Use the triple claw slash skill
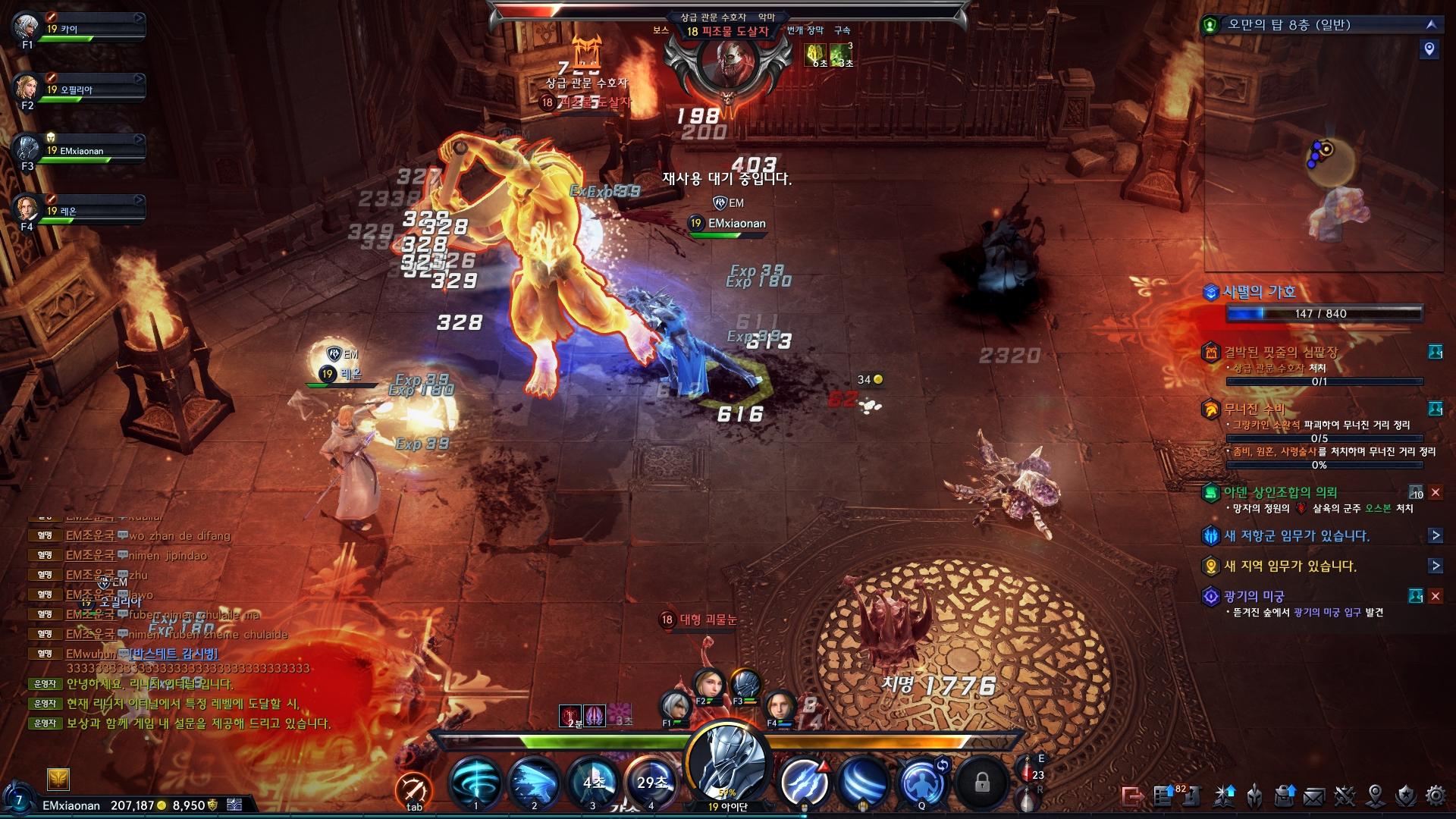 [x=804, y=781]
